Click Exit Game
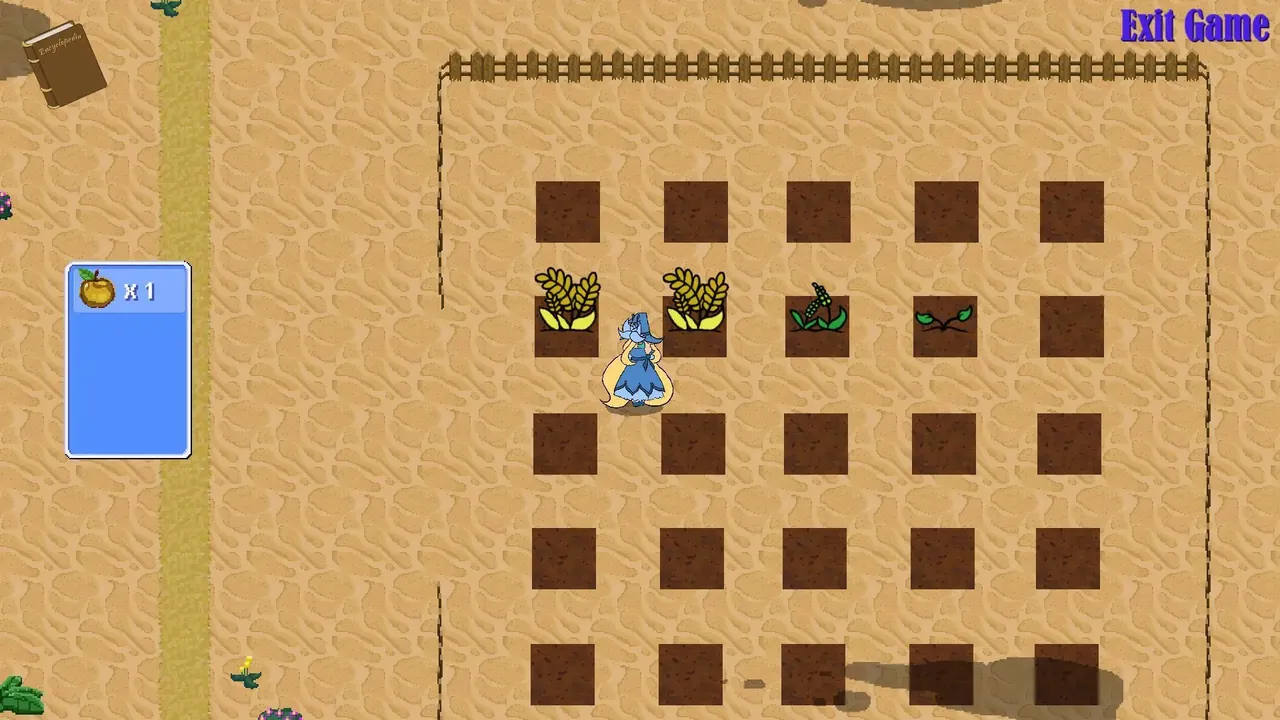The image size is (1280, 720). pyautogui.click(x=1195, y=26)
